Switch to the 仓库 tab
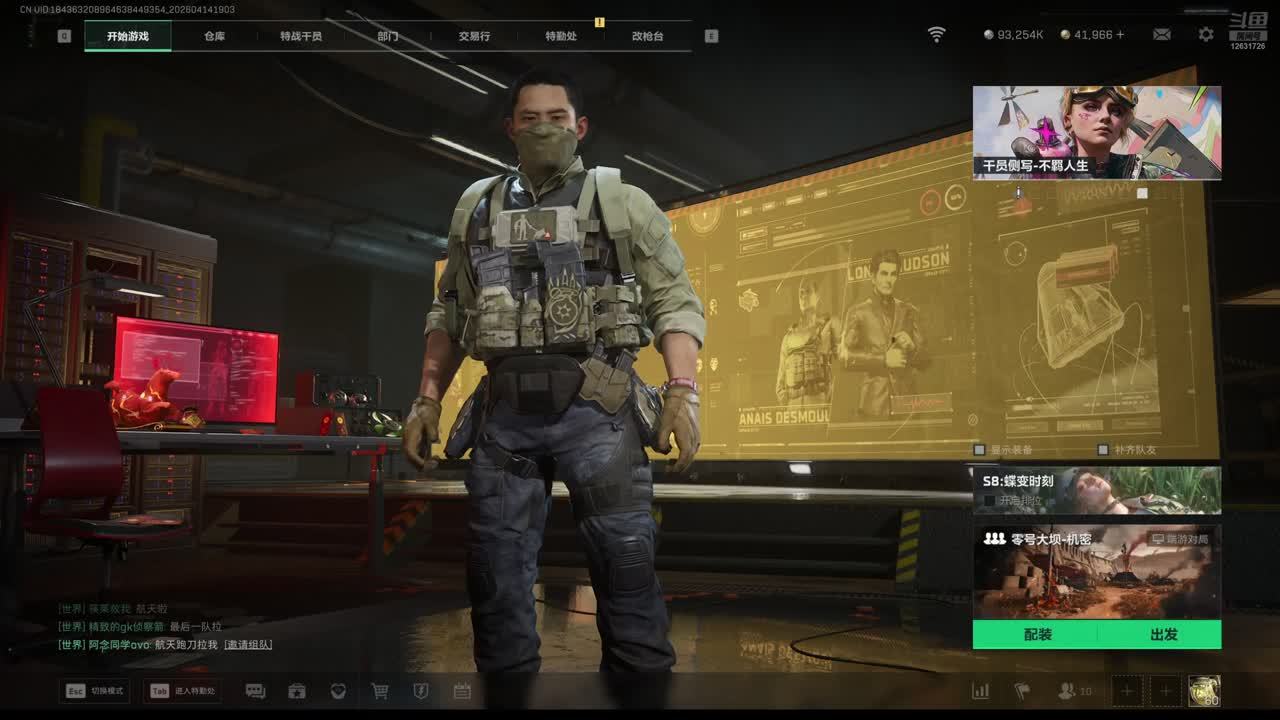 click(x=214, y=36)
